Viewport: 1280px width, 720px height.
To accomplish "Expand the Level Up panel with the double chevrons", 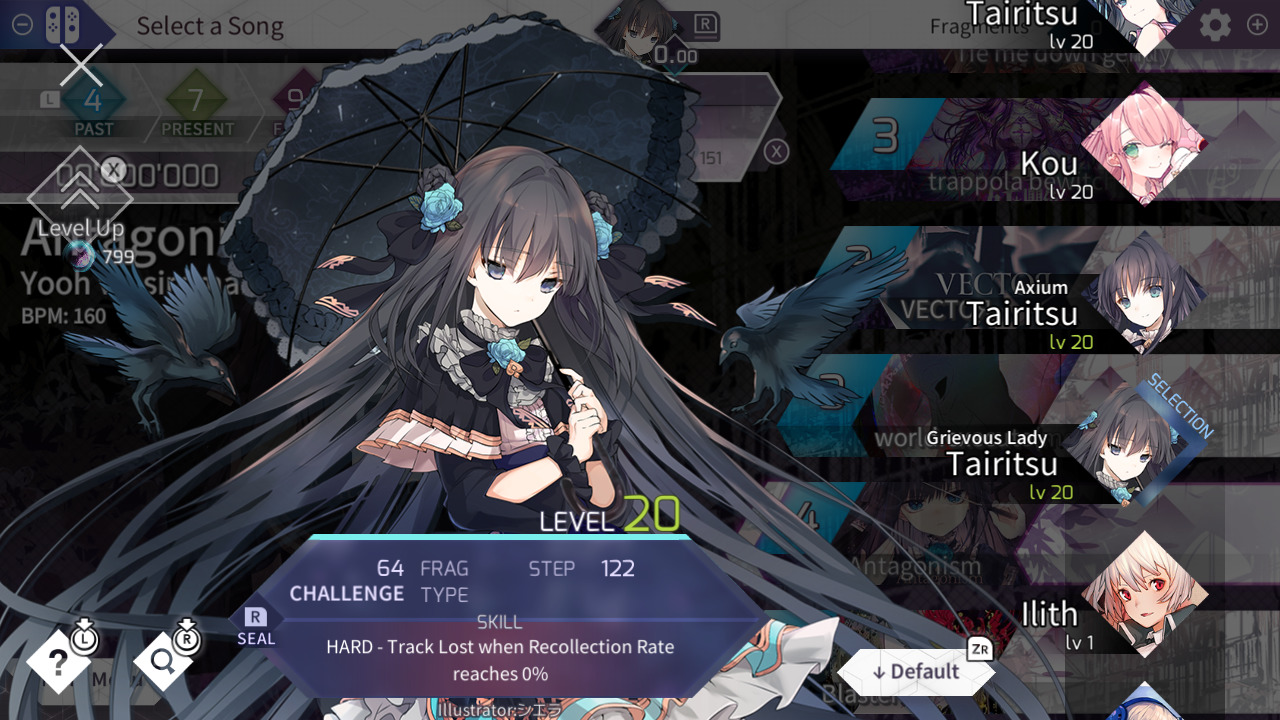I will click(80, 190).
